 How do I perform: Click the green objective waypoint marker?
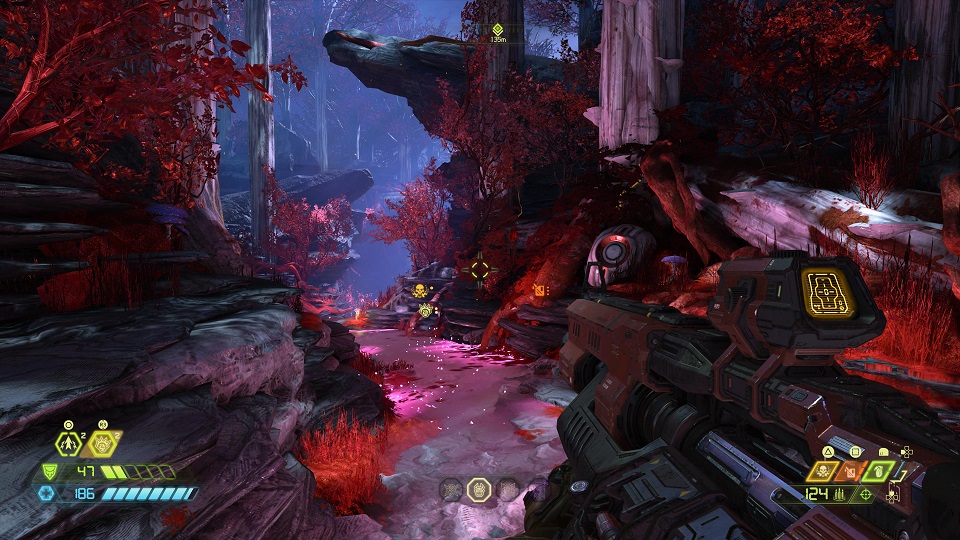[497, 29]
